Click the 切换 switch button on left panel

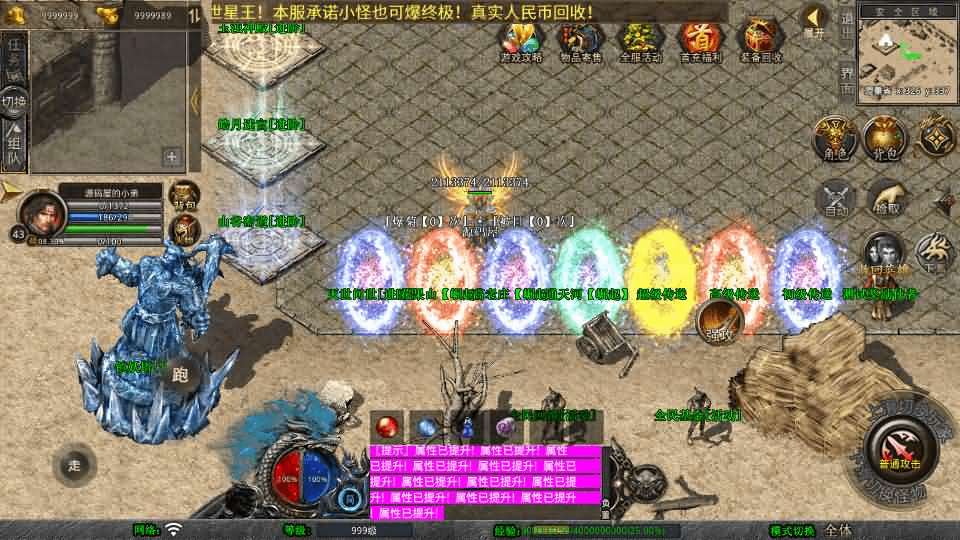[14, 104]
